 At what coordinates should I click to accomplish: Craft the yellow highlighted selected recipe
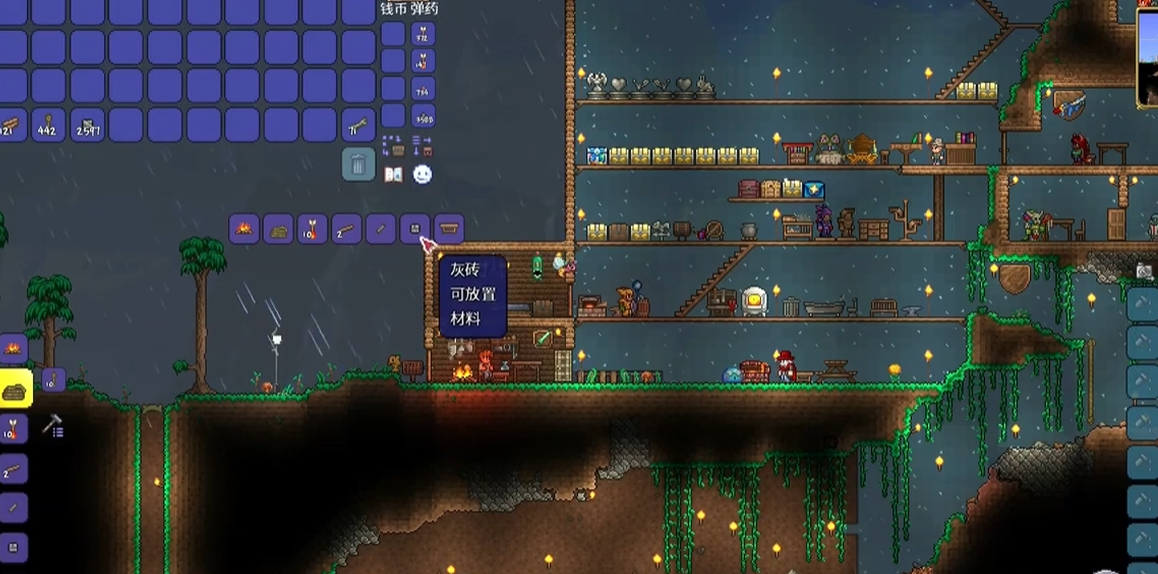14,388
